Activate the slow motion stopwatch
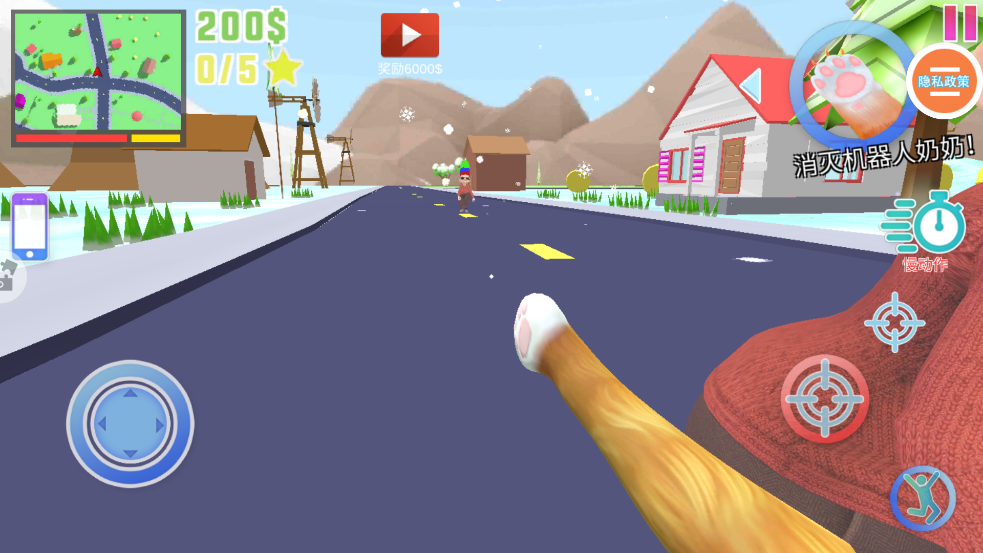Image resolution: width=983 pixels, height=553 pixels. coord(930,224)
